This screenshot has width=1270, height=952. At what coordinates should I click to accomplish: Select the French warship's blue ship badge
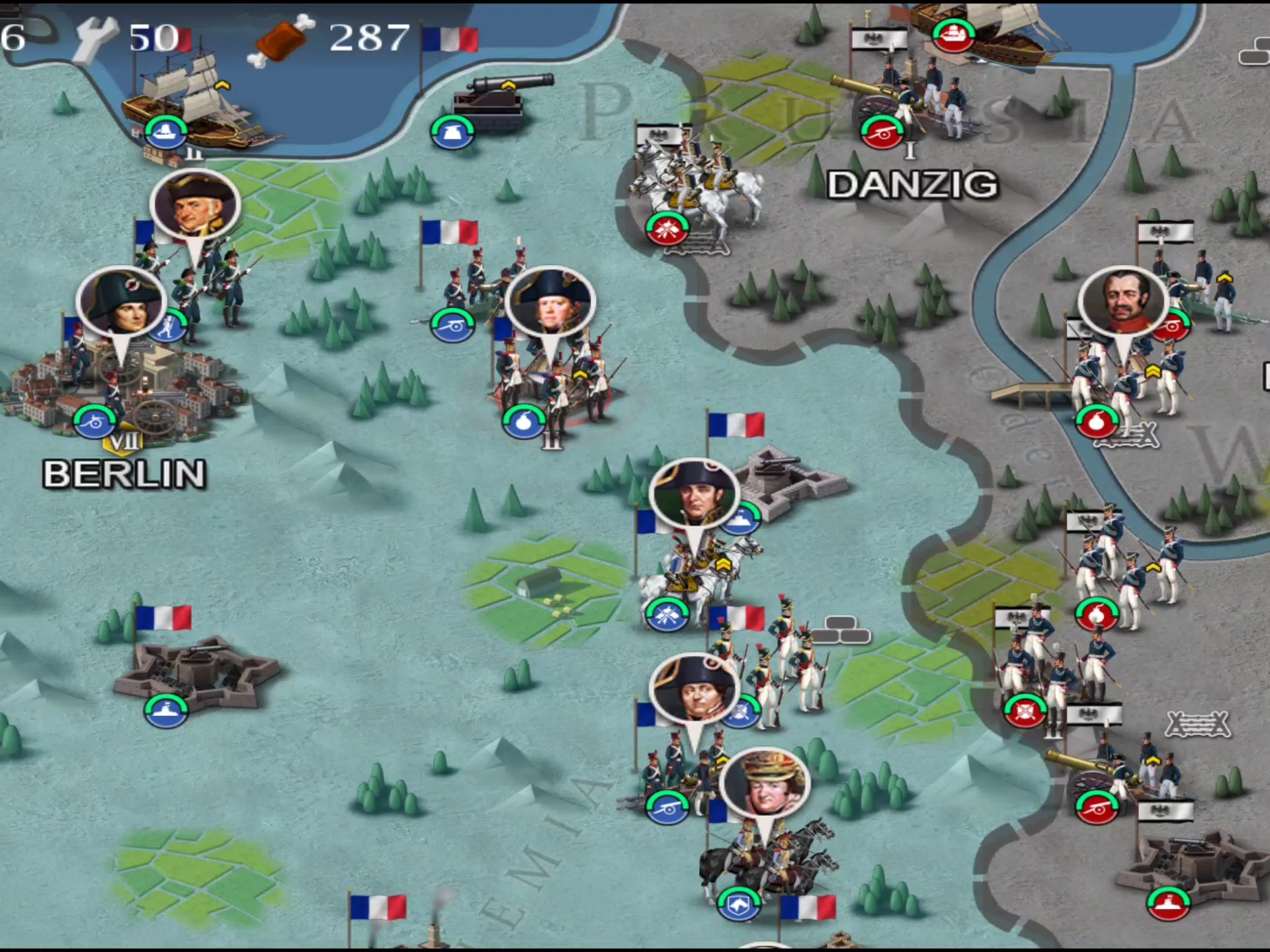pyautogui.click(x=165, y=133)
